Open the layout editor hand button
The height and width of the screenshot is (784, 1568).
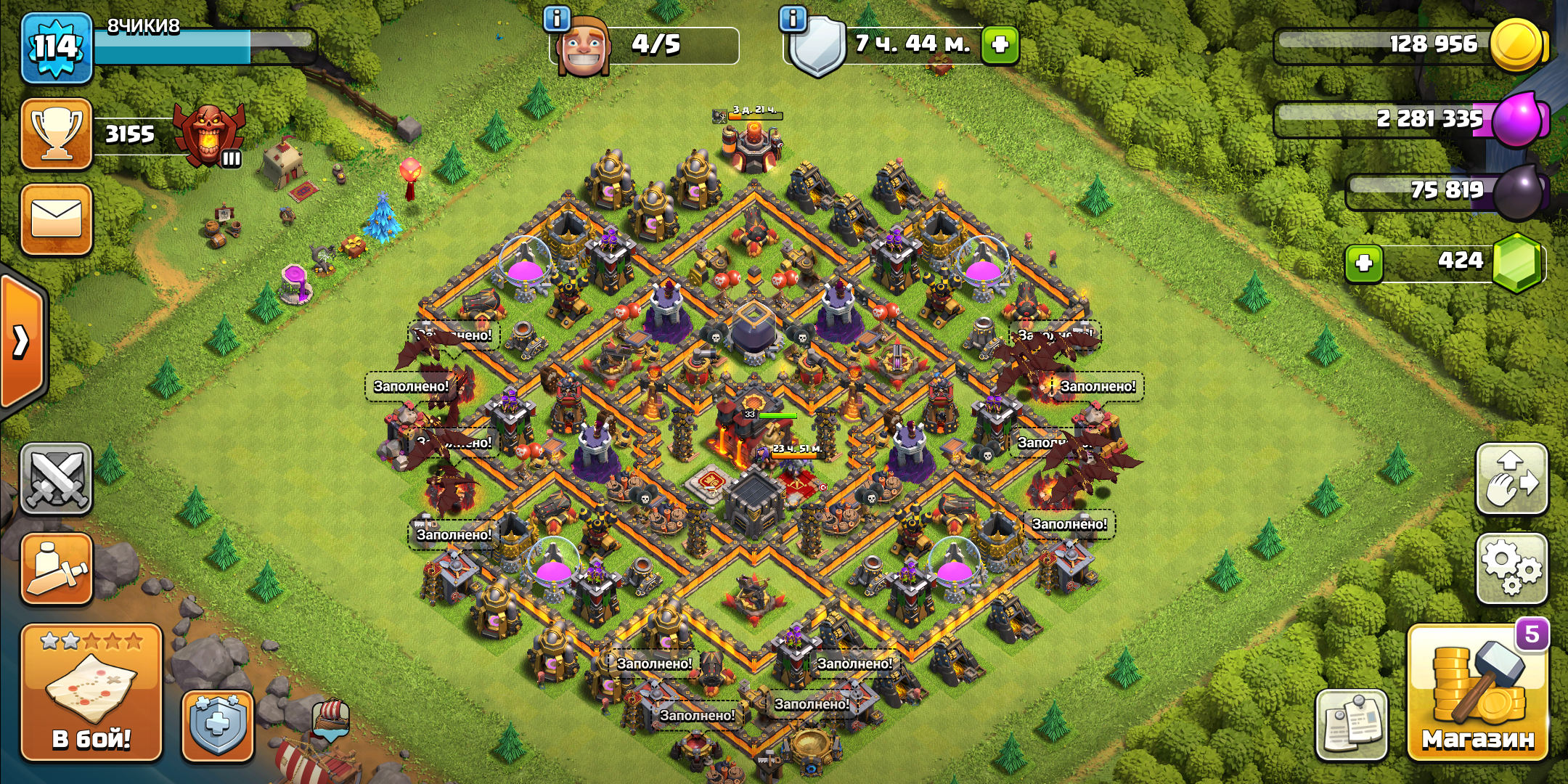point(1512,478)
